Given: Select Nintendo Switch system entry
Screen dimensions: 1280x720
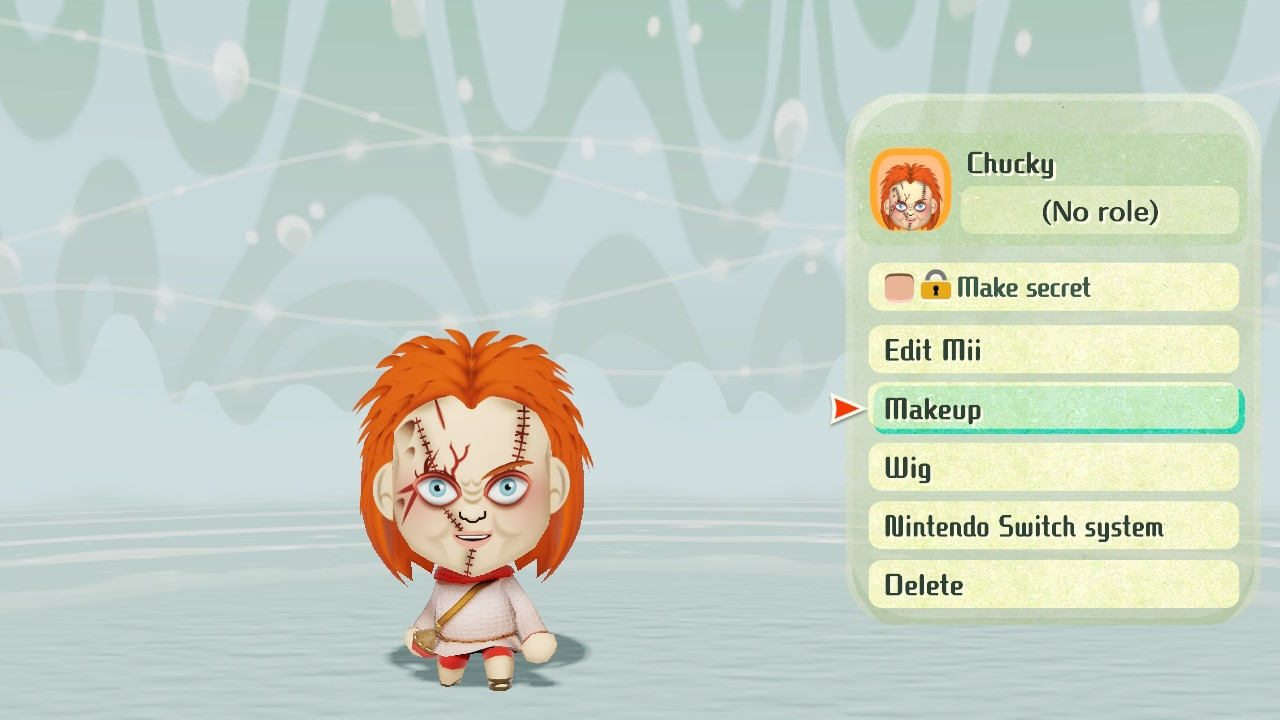Looking at the screenshot, I should [1053, 527].
